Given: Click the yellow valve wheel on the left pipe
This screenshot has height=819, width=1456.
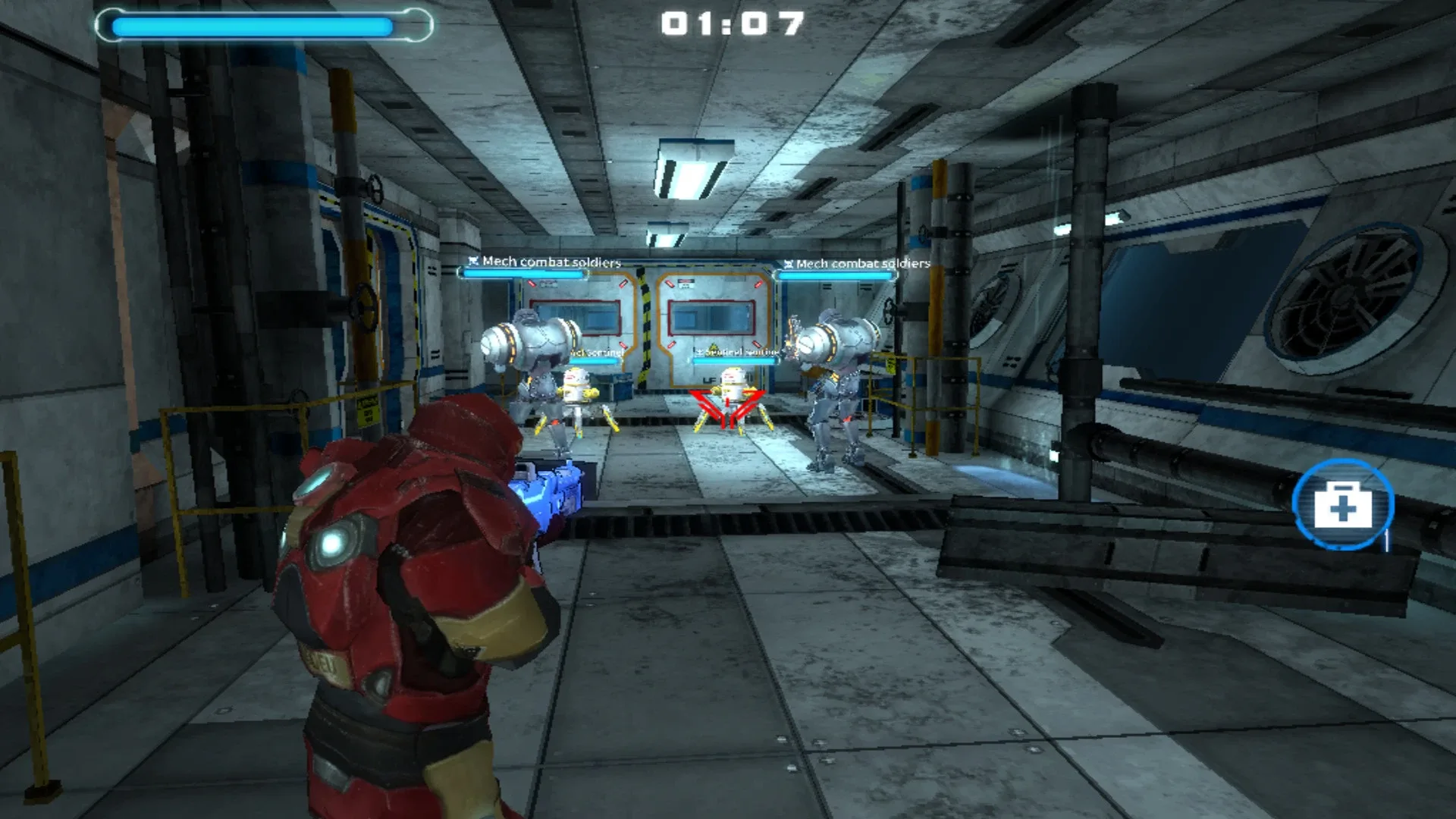Looking at the screenshot, I should coord(362,309).
